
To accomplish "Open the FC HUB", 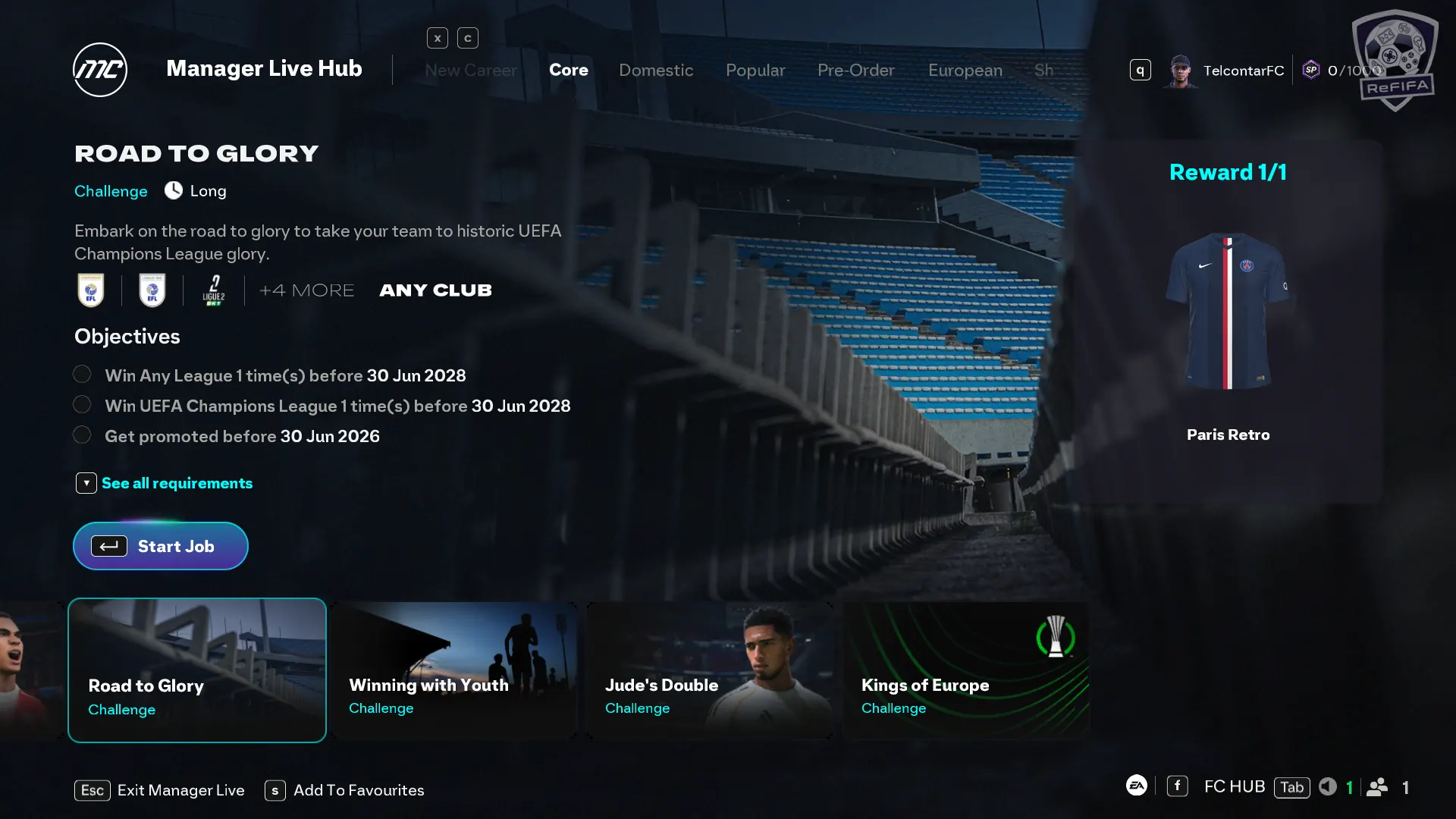I will click(1234, 787).
